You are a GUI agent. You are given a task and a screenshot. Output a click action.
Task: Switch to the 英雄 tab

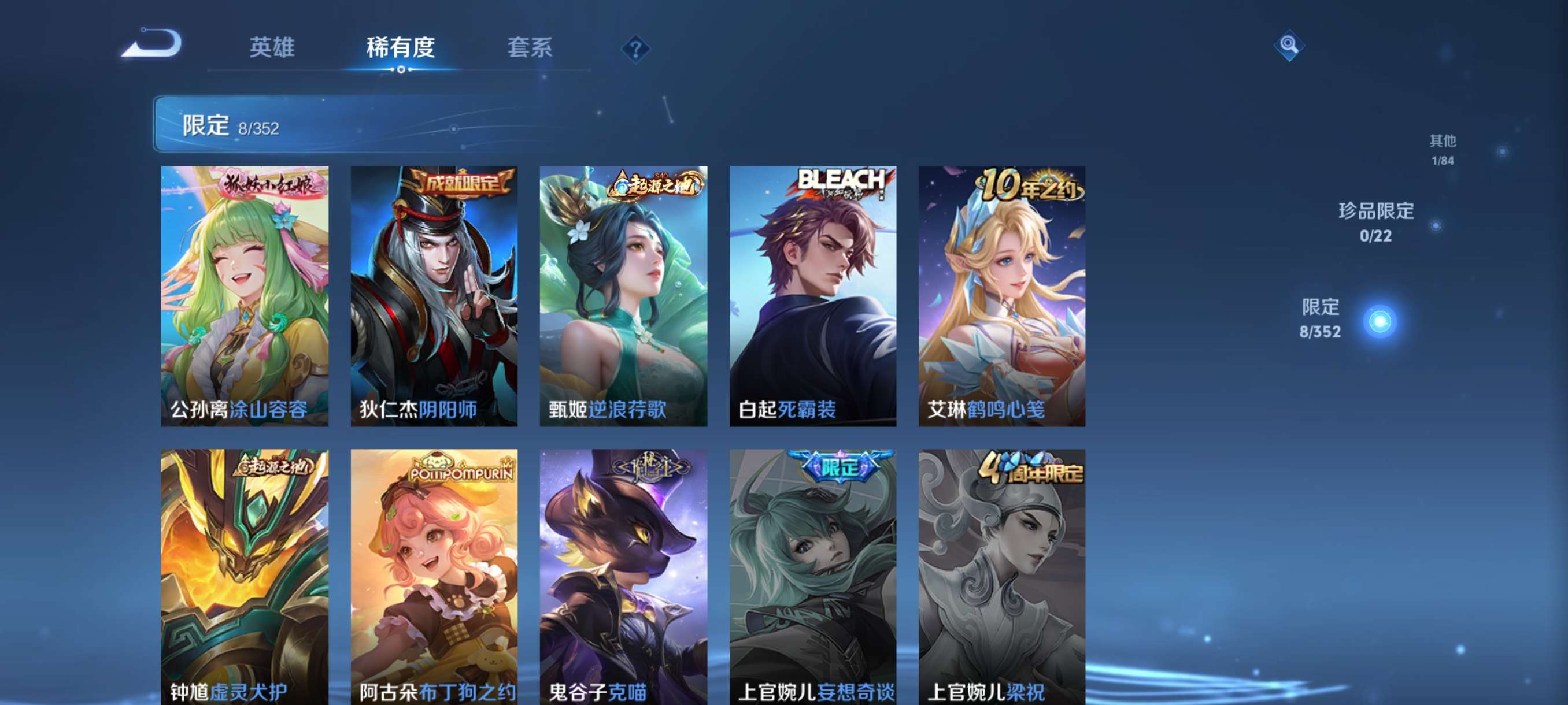point(269,49)
